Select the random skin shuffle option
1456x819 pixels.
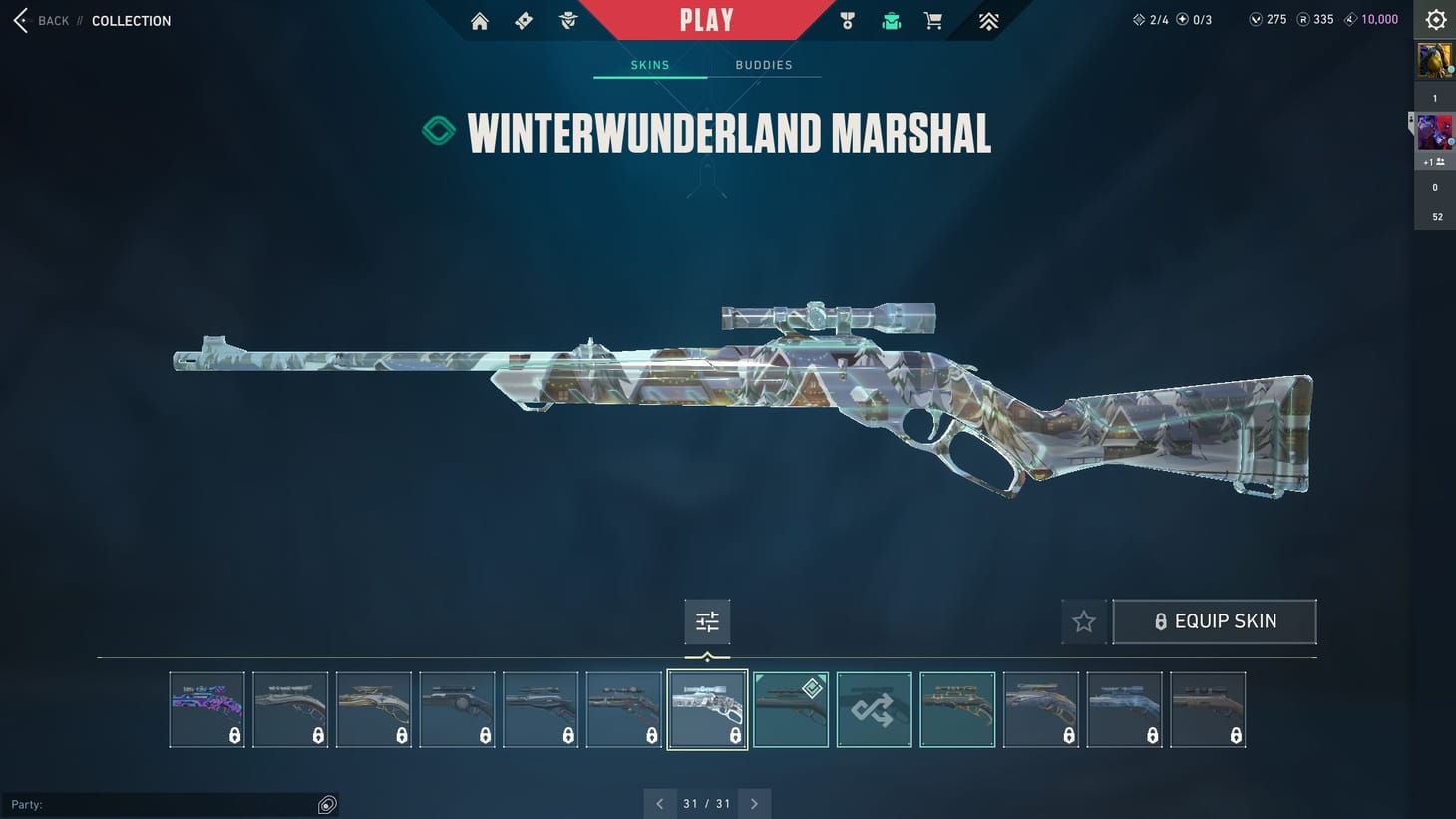pyautogui.click(x=874, y=708)
